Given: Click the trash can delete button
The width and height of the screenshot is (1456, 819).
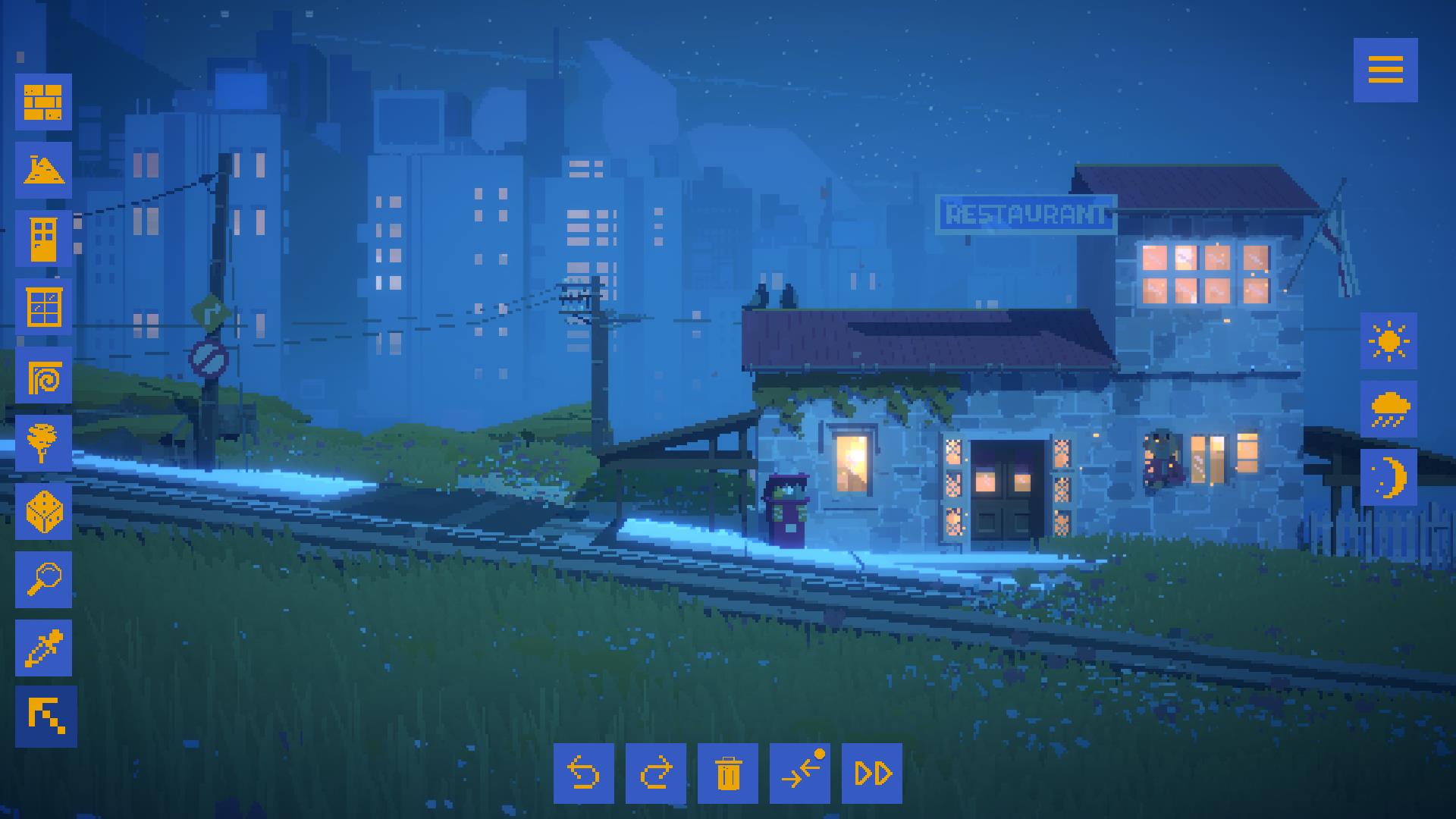Looking at the screenshot, I should tap(727, 773).
